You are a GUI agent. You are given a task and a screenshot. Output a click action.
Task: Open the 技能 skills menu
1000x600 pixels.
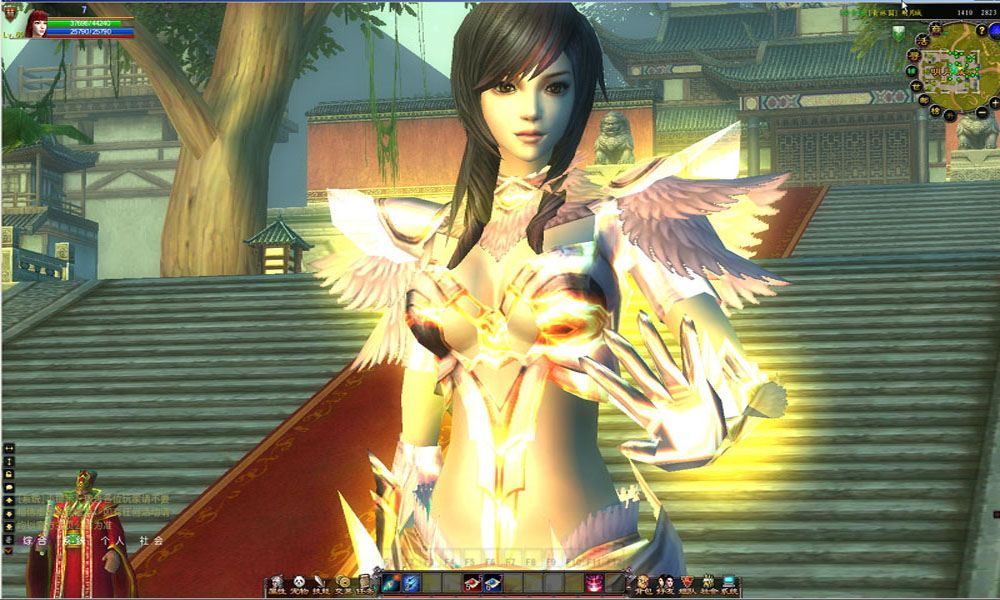pos(321,584)
